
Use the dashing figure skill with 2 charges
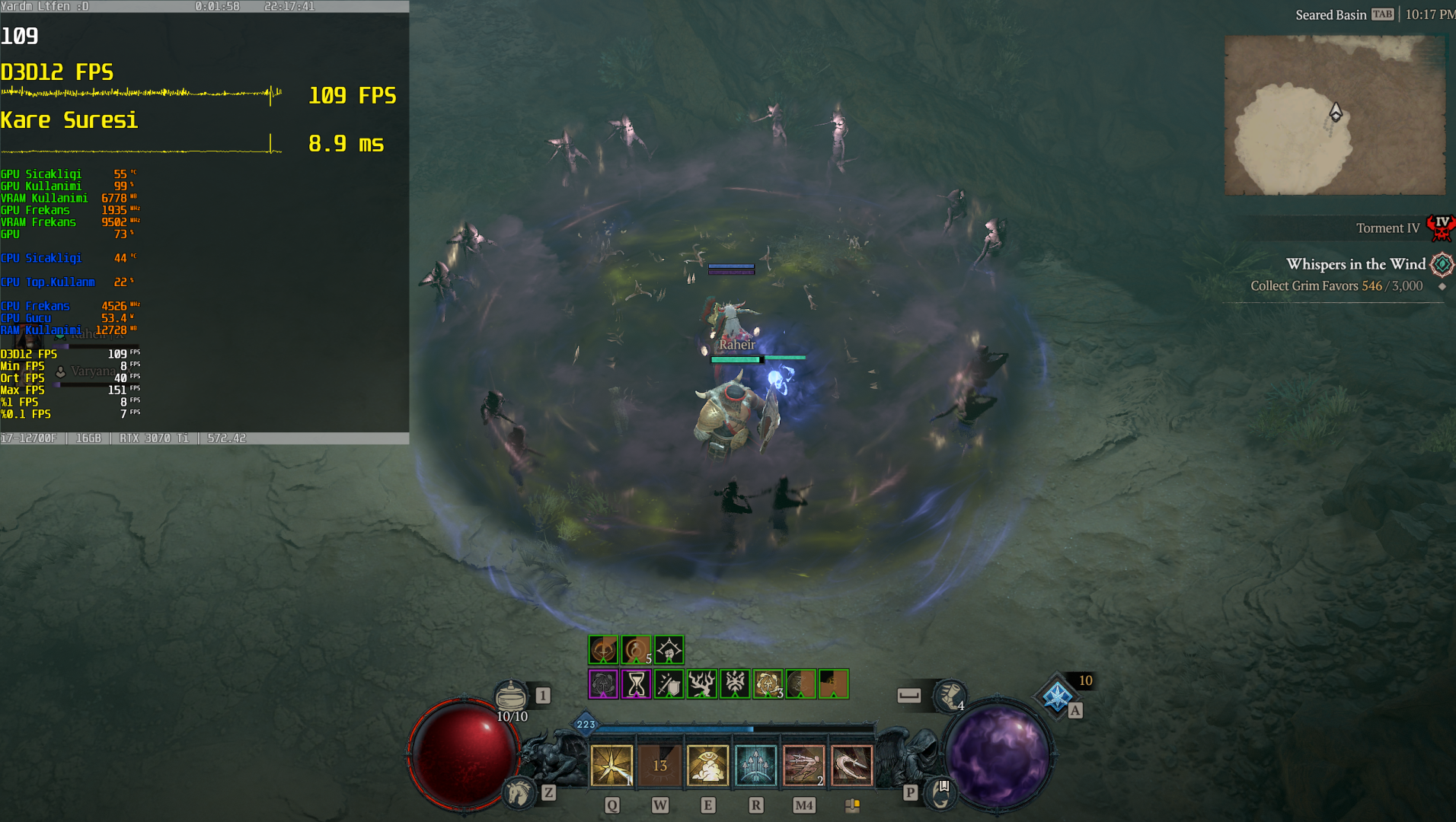tap(803, 765)
